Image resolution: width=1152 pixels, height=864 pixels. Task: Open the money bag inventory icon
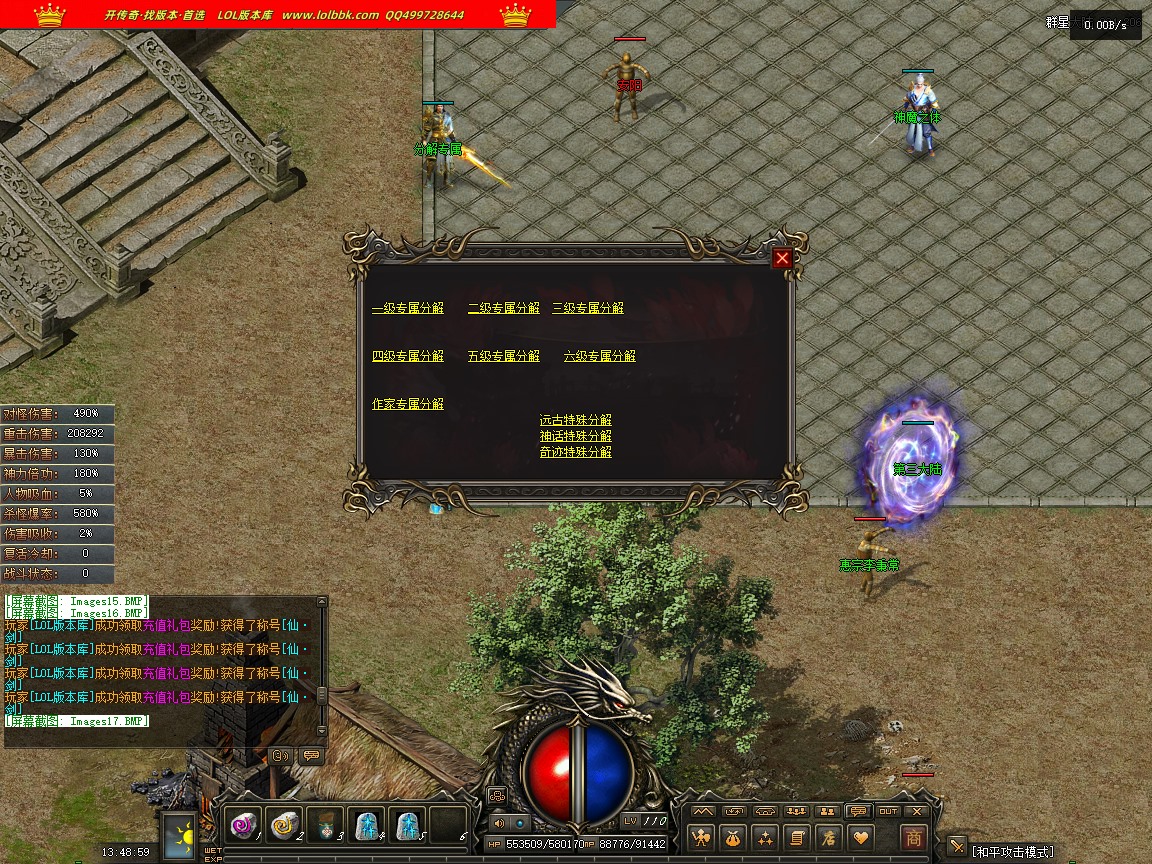[734, 837]
